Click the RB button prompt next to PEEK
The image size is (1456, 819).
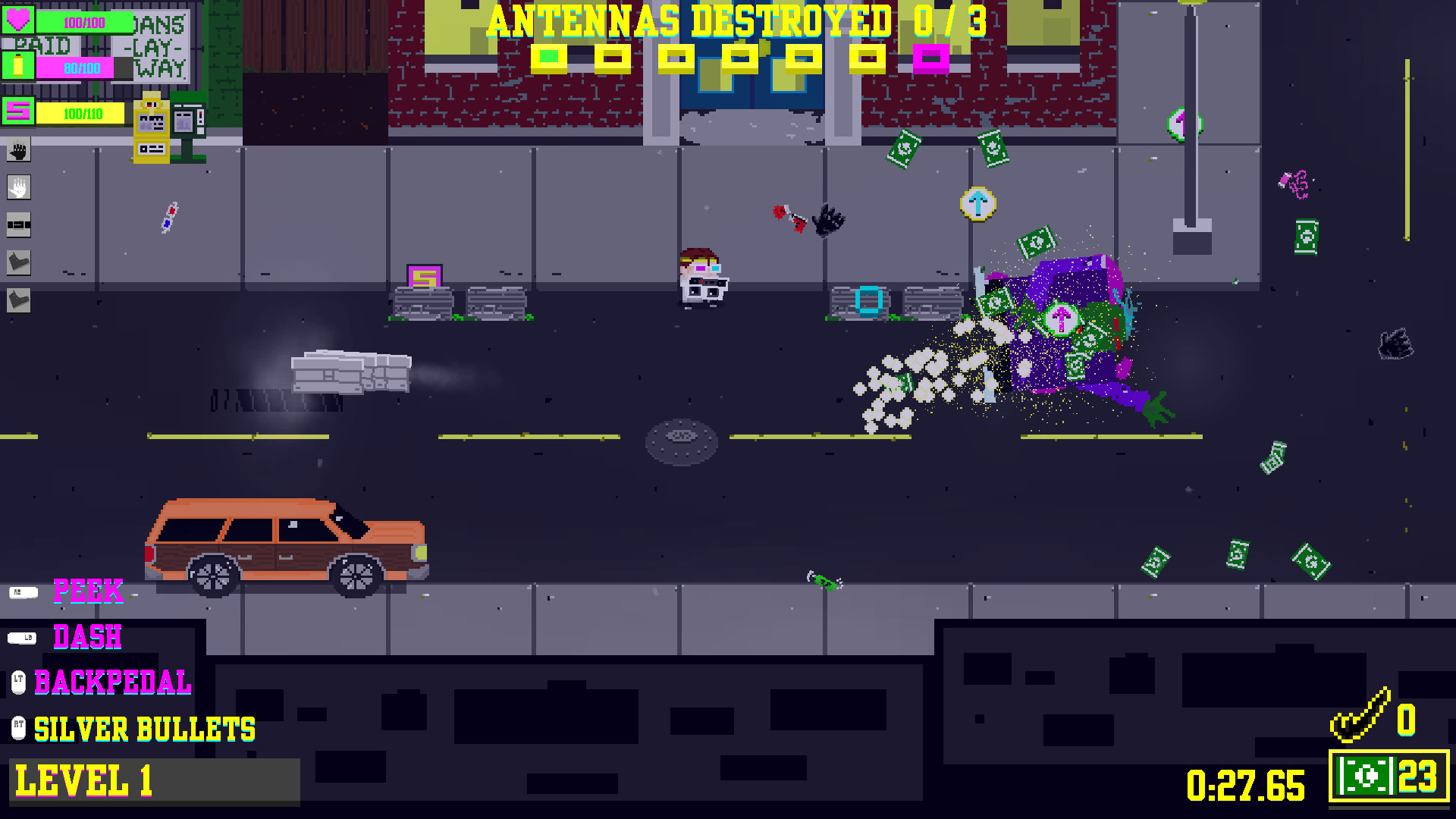click(x=25, y=592)
